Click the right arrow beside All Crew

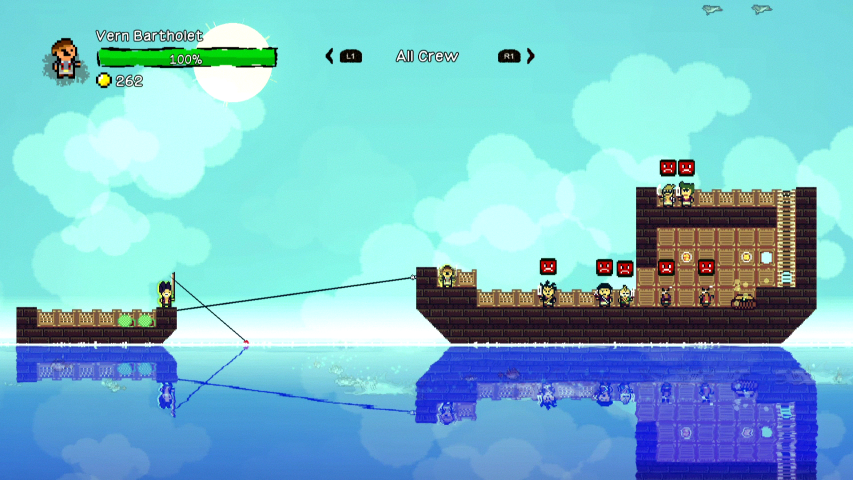(531, 56)
